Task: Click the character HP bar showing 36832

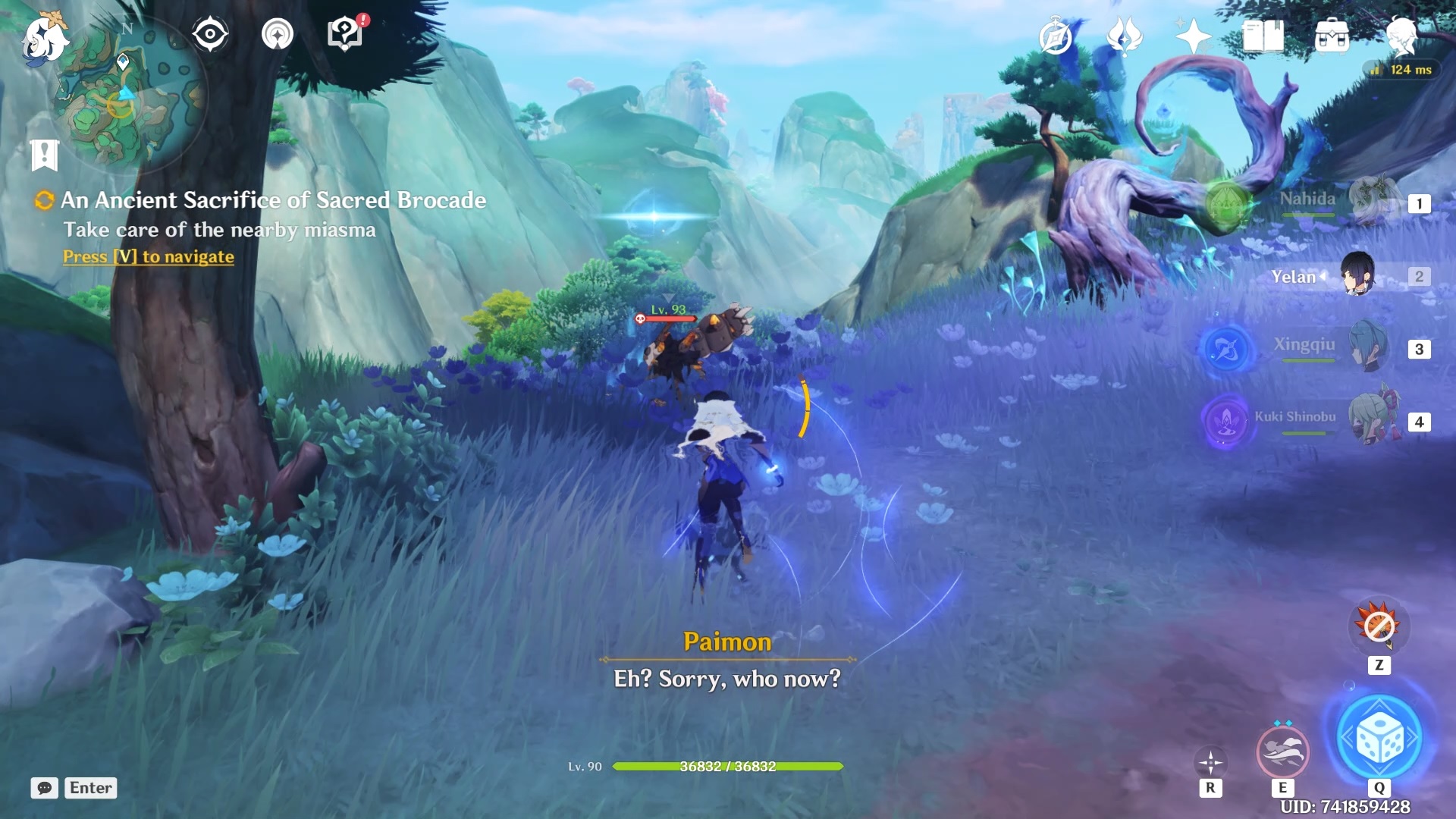Action: point(726,766)
